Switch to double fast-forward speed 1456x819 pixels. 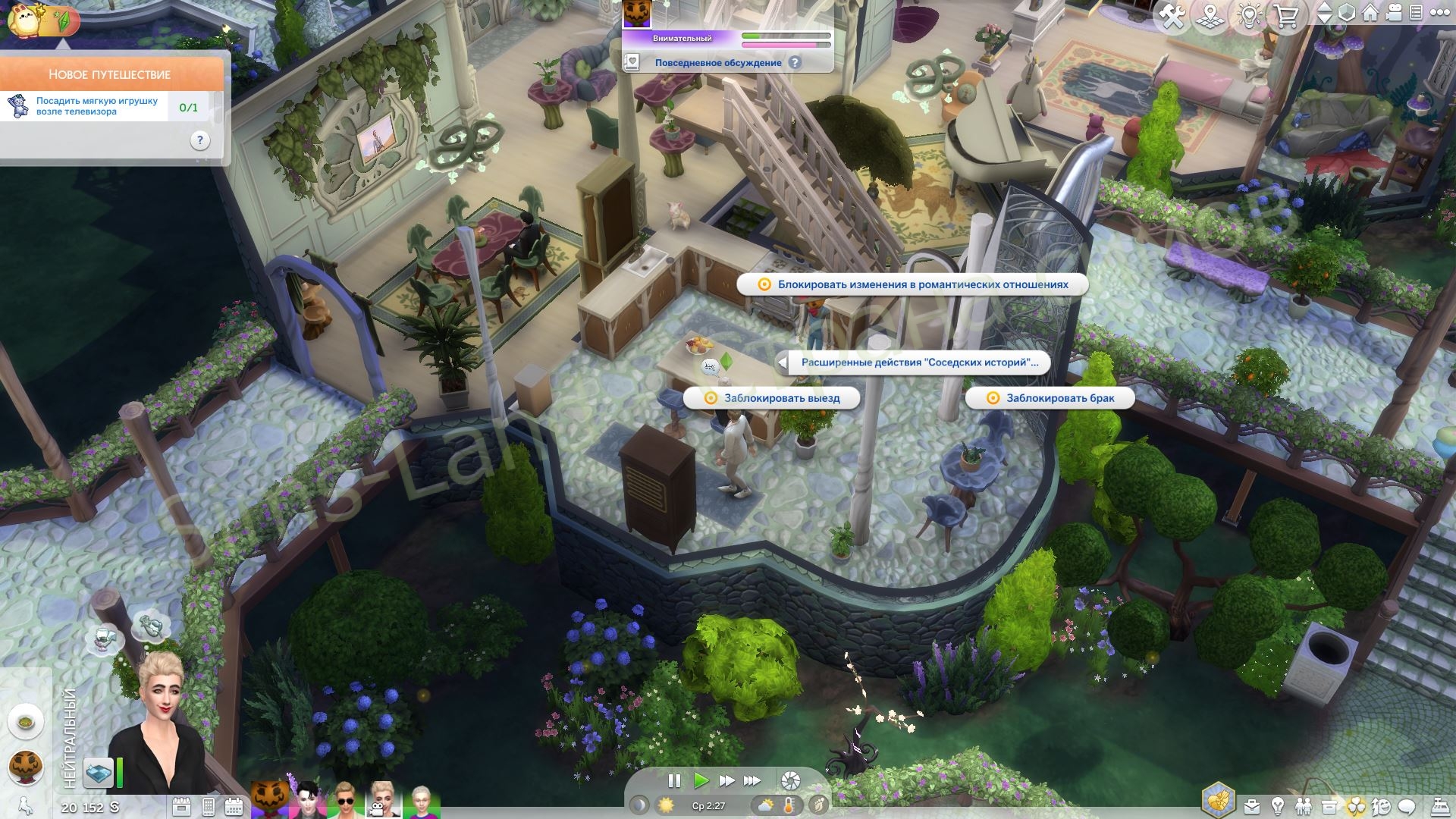click(726, 780)
